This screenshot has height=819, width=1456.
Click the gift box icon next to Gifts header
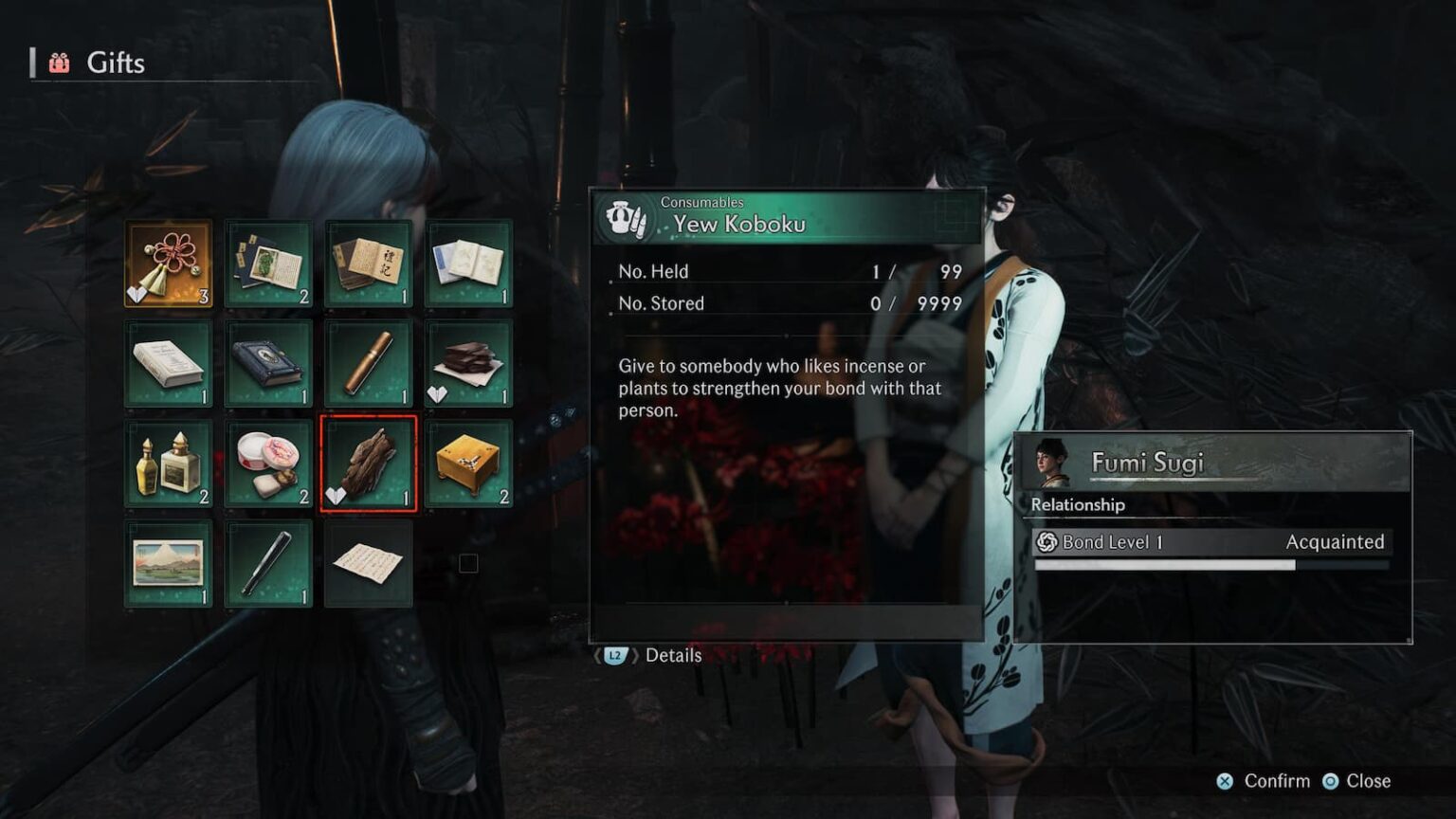point(59,64)
